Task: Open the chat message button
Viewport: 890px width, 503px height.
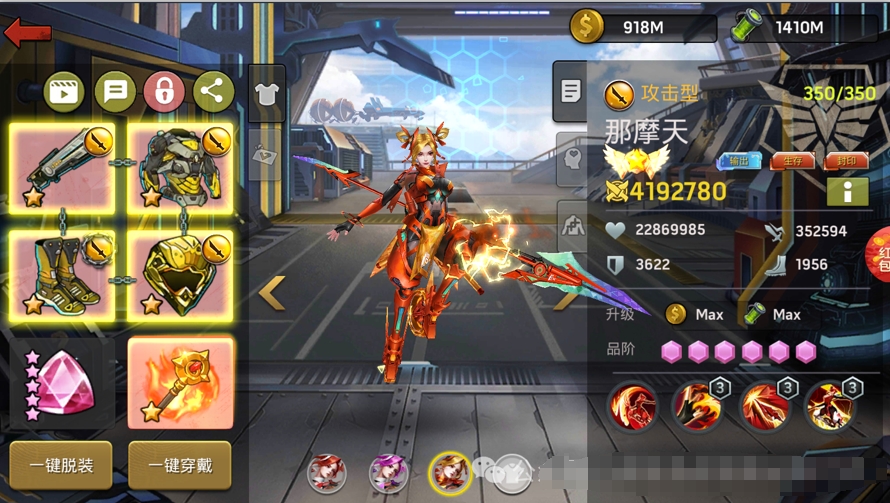Action: (114, 92)
